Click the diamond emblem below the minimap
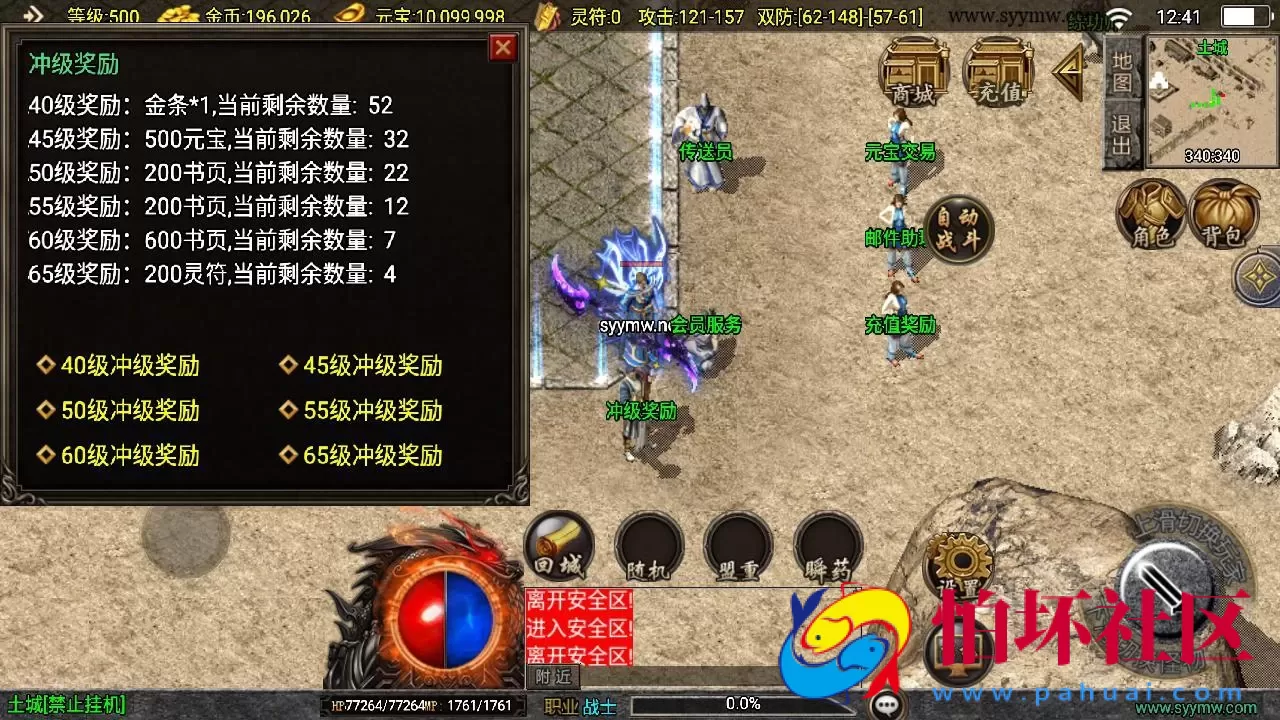Image resolution: width=1280 pixels, height=720 pixels. (1258, 277)
